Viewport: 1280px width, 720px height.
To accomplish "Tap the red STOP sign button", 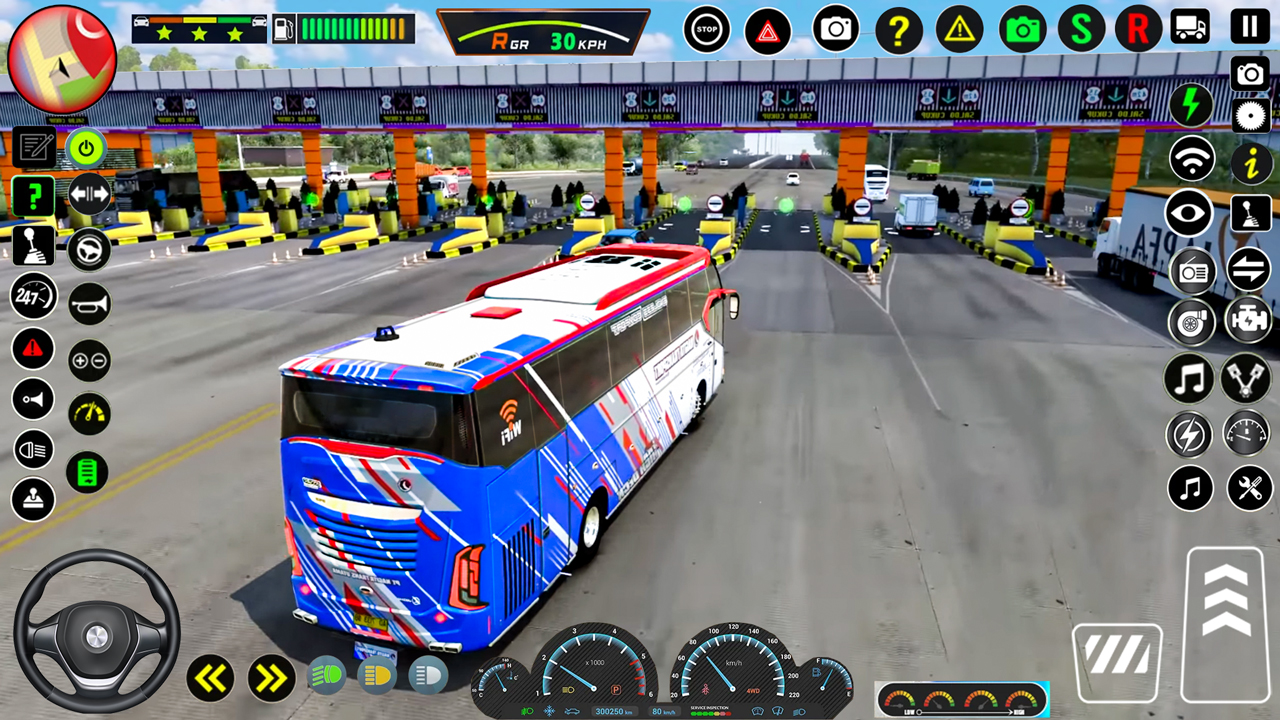I will point(707,30).
